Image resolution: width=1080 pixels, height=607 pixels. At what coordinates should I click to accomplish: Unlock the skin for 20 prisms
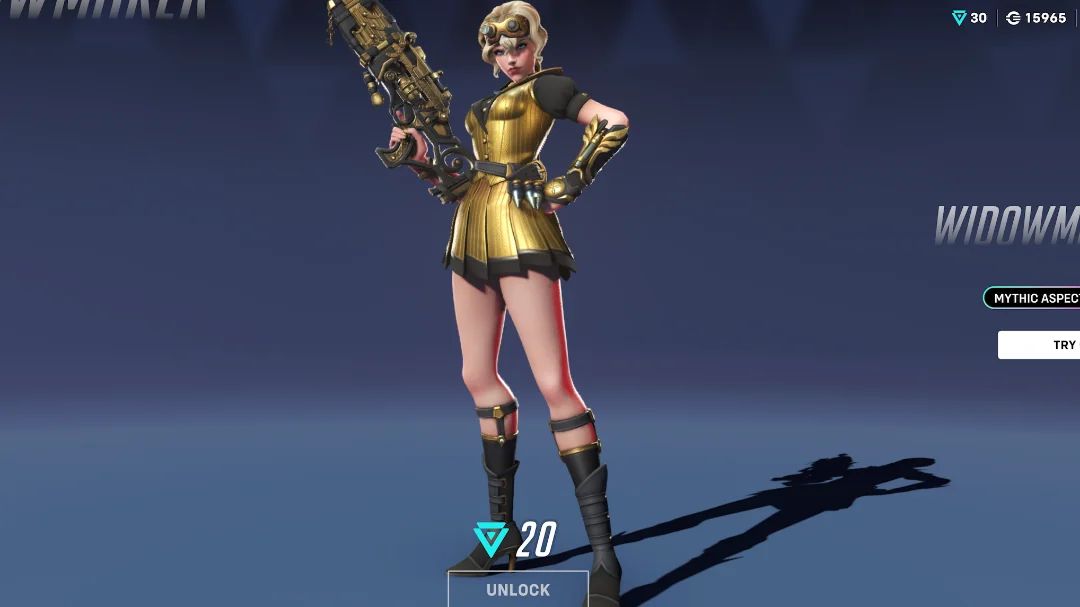pyautogui.click(x=518, y=589)
